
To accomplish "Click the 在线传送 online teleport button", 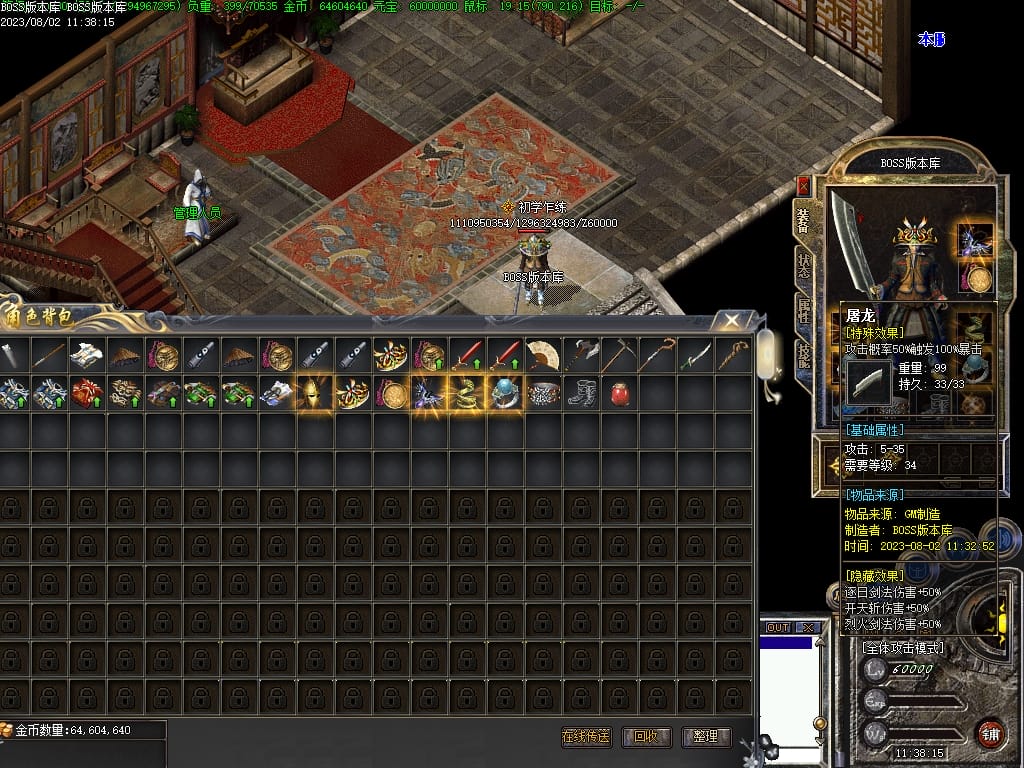I will (x=586, y=737).
